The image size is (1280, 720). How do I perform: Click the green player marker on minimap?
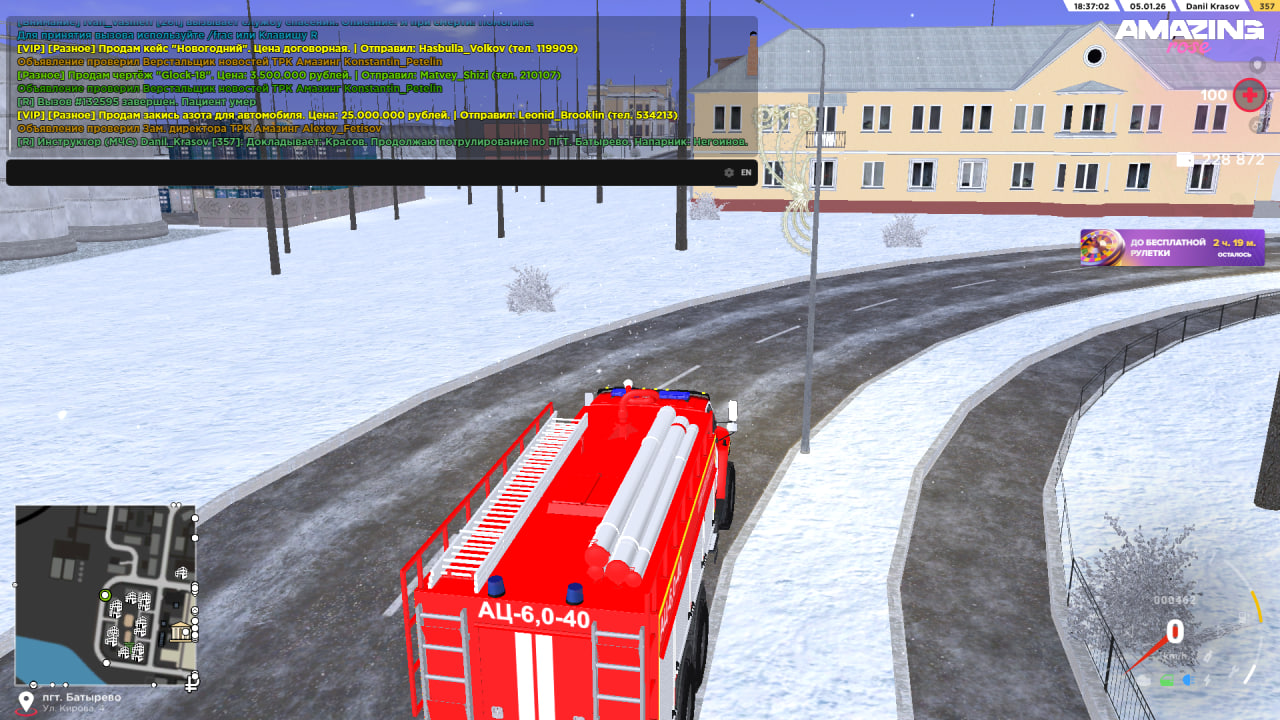tap(105, 595)
